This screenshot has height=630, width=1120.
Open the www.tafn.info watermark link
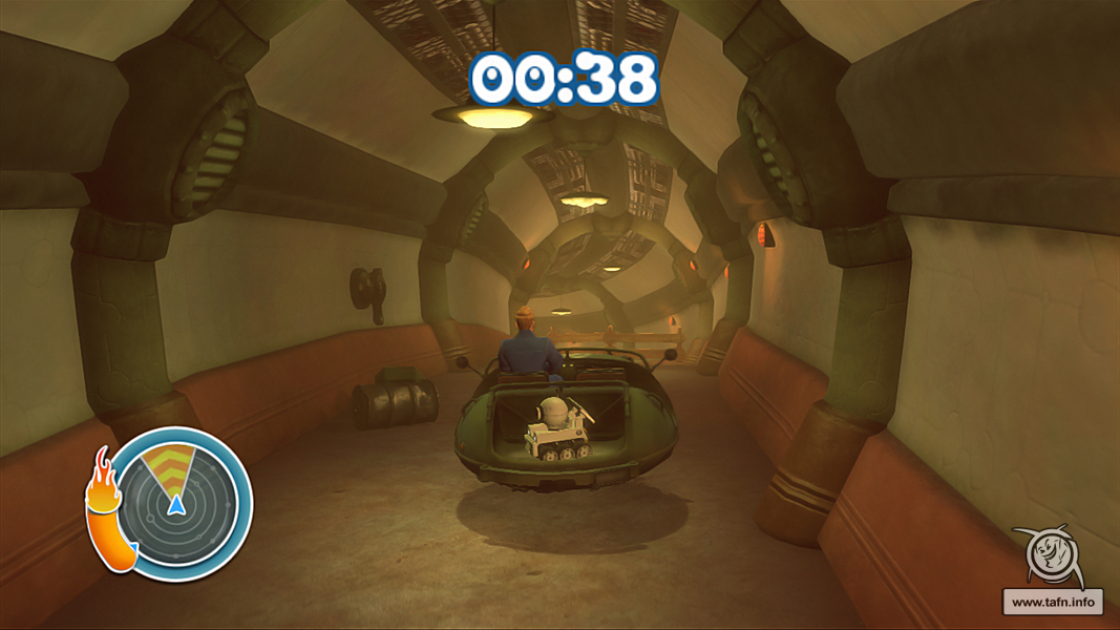(1051, 602)
